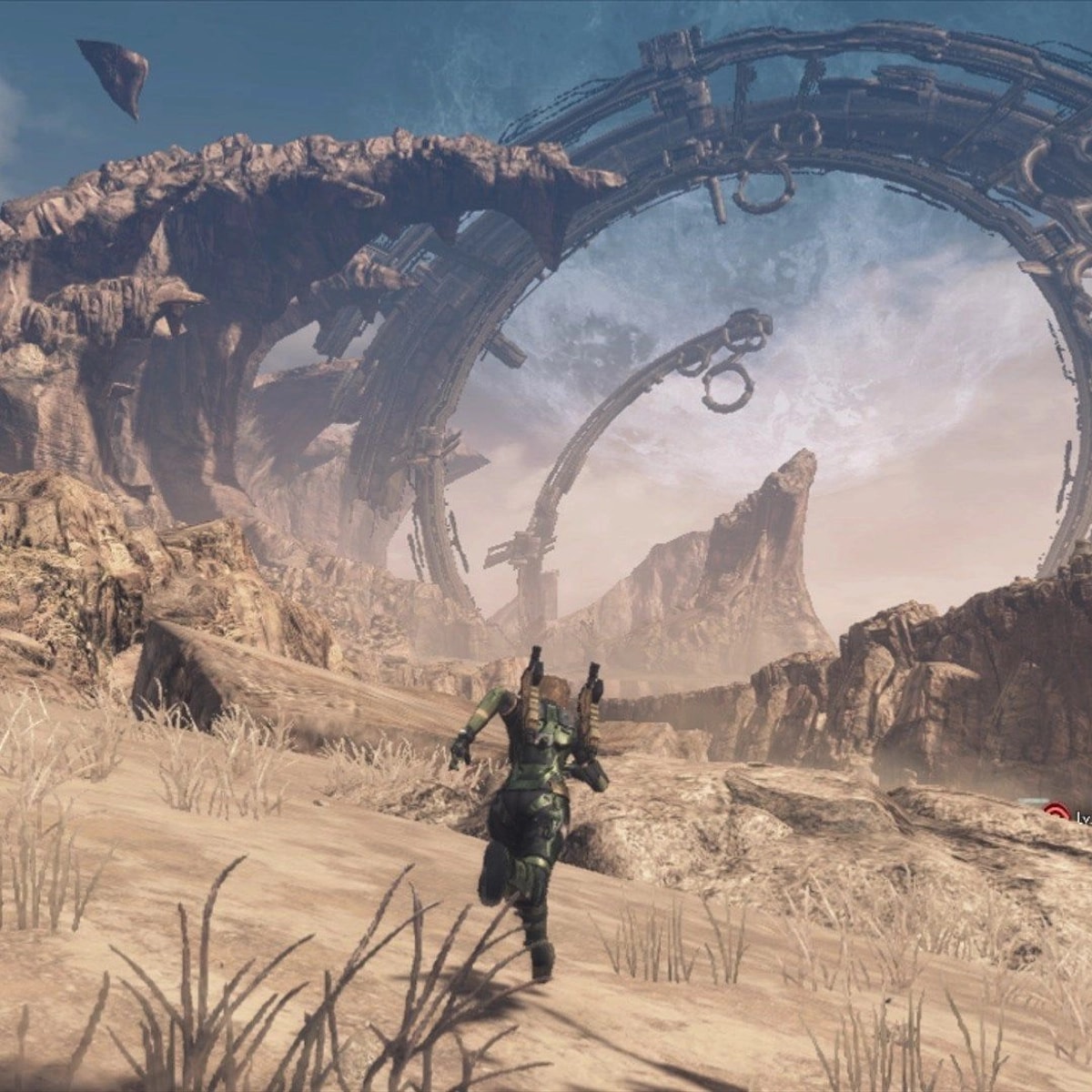Click the red enemy detection icon

click(1057, 813)
